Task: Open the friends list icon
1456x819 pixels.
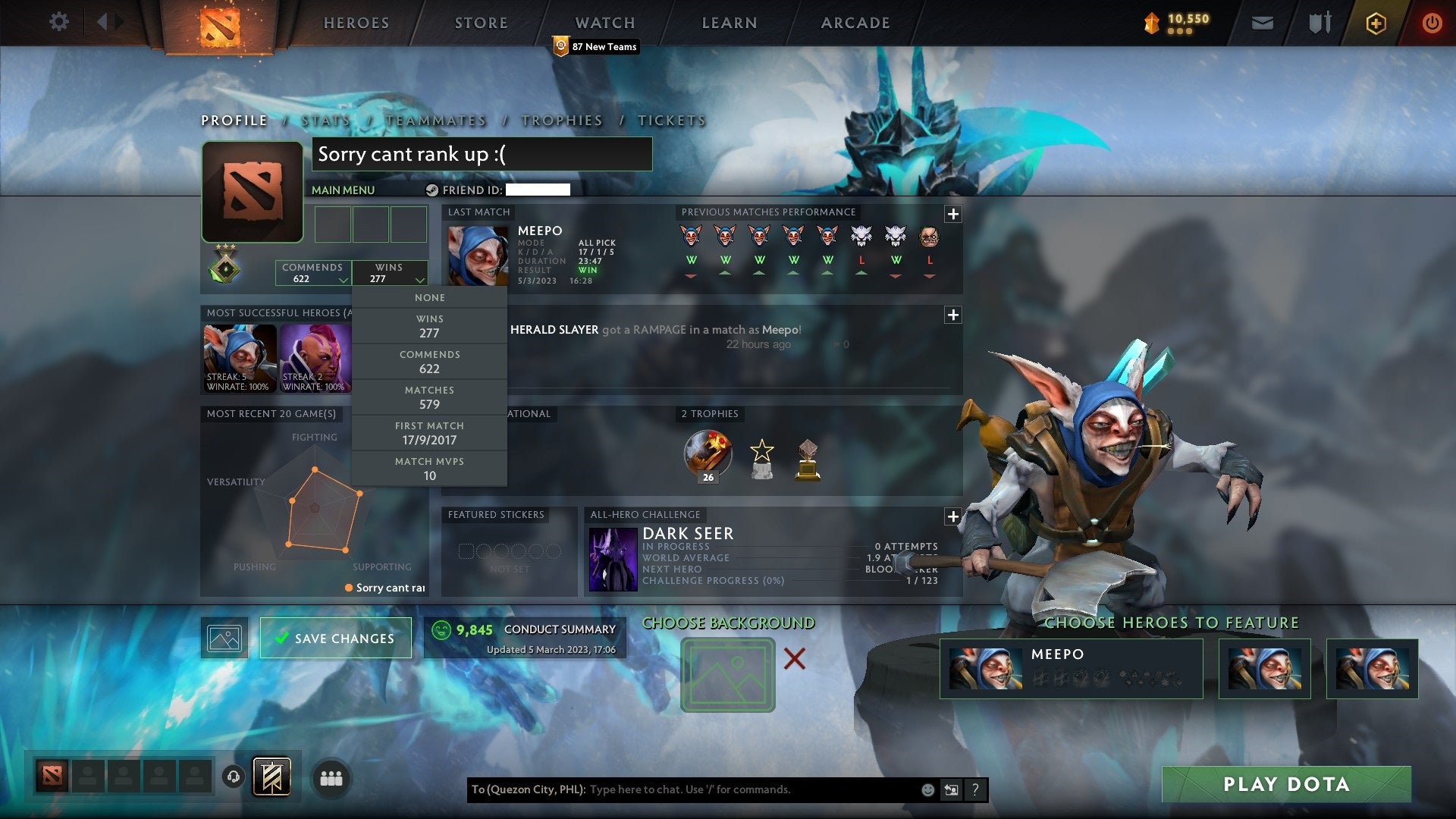Action: [x=331, y=777]
